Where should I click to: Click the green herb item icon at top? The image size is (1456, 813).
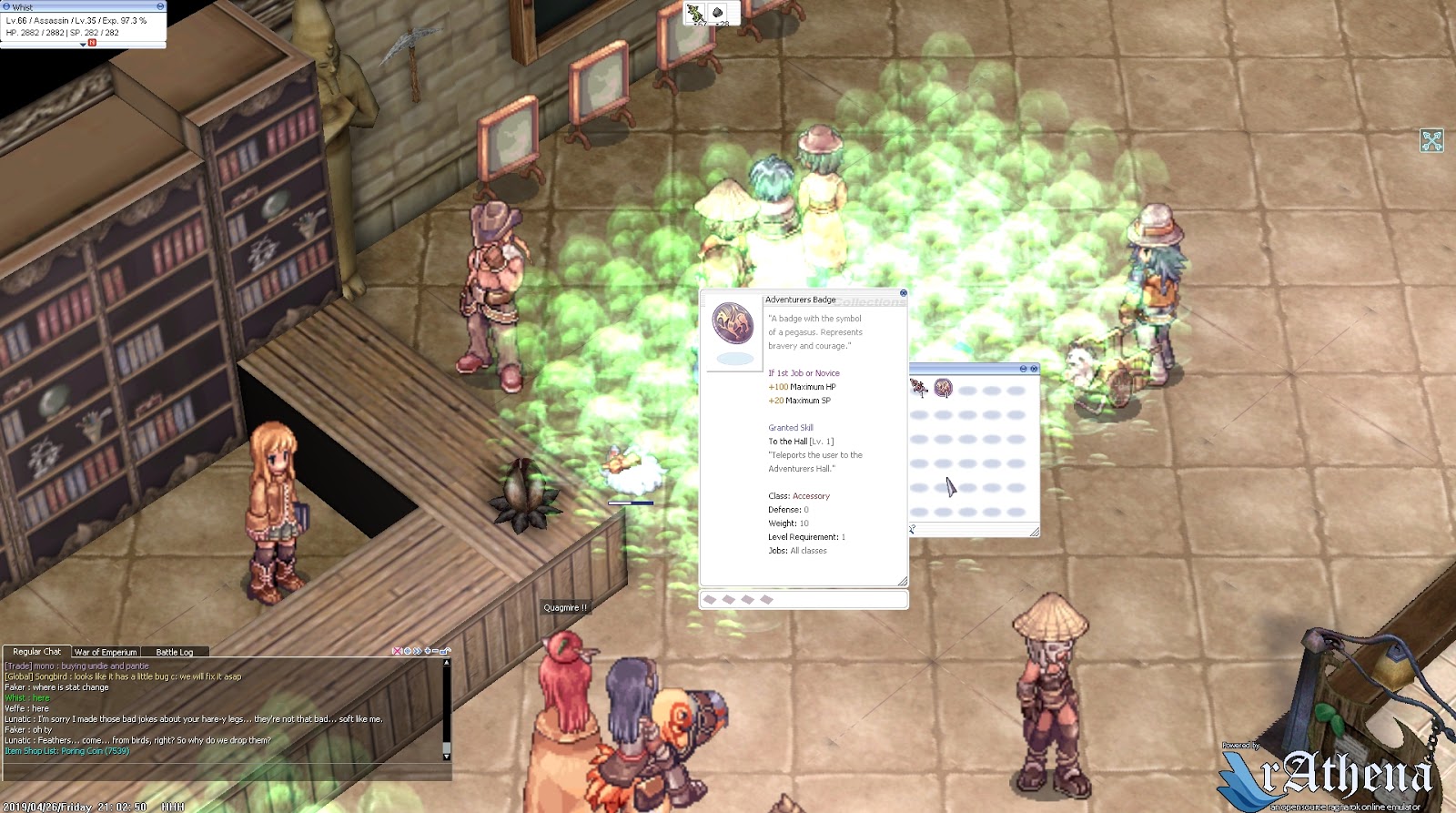693,14
